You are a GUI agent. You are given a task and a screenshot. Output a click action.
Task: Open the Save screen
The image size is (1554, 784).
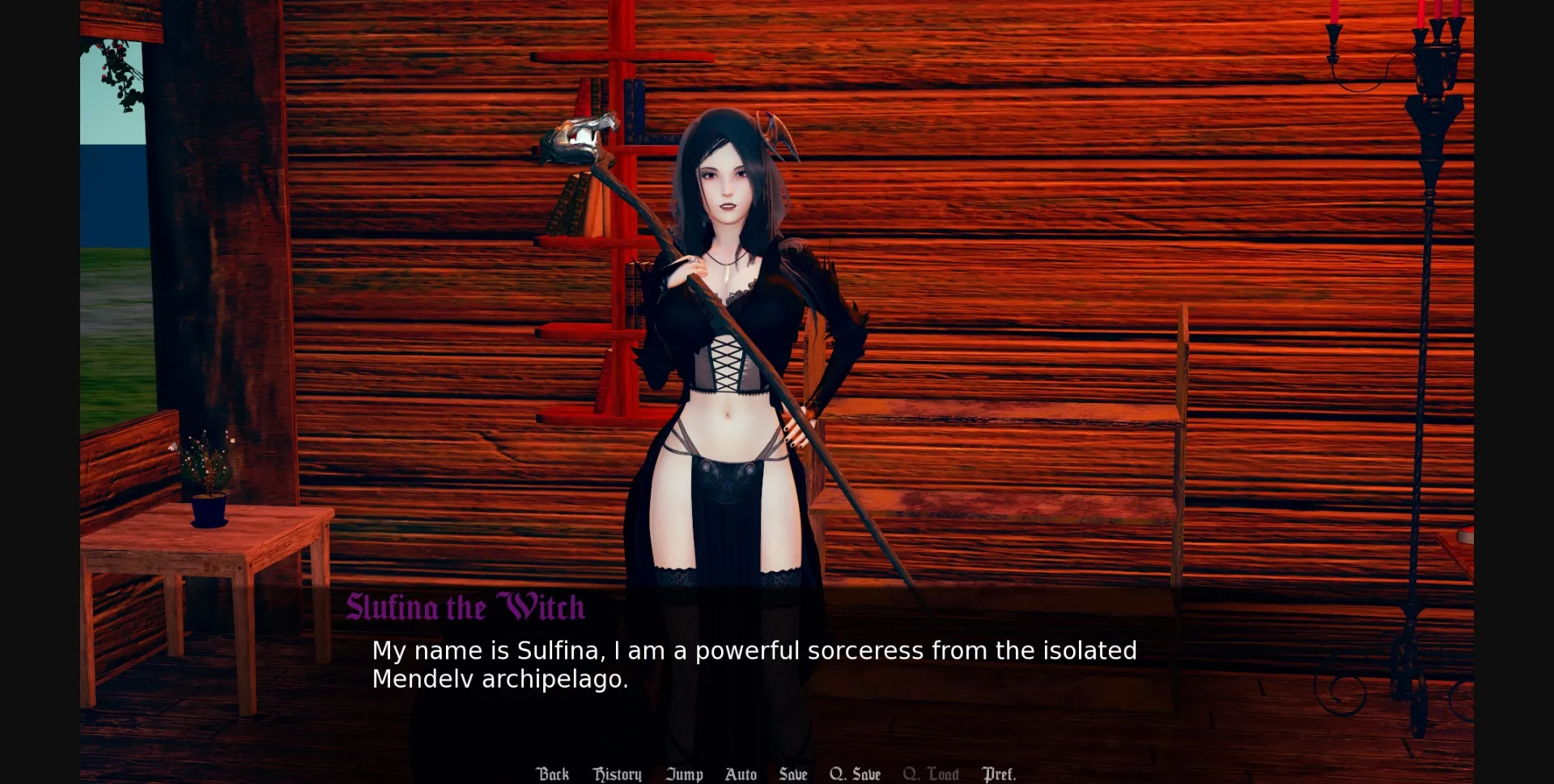click(792, 773)
